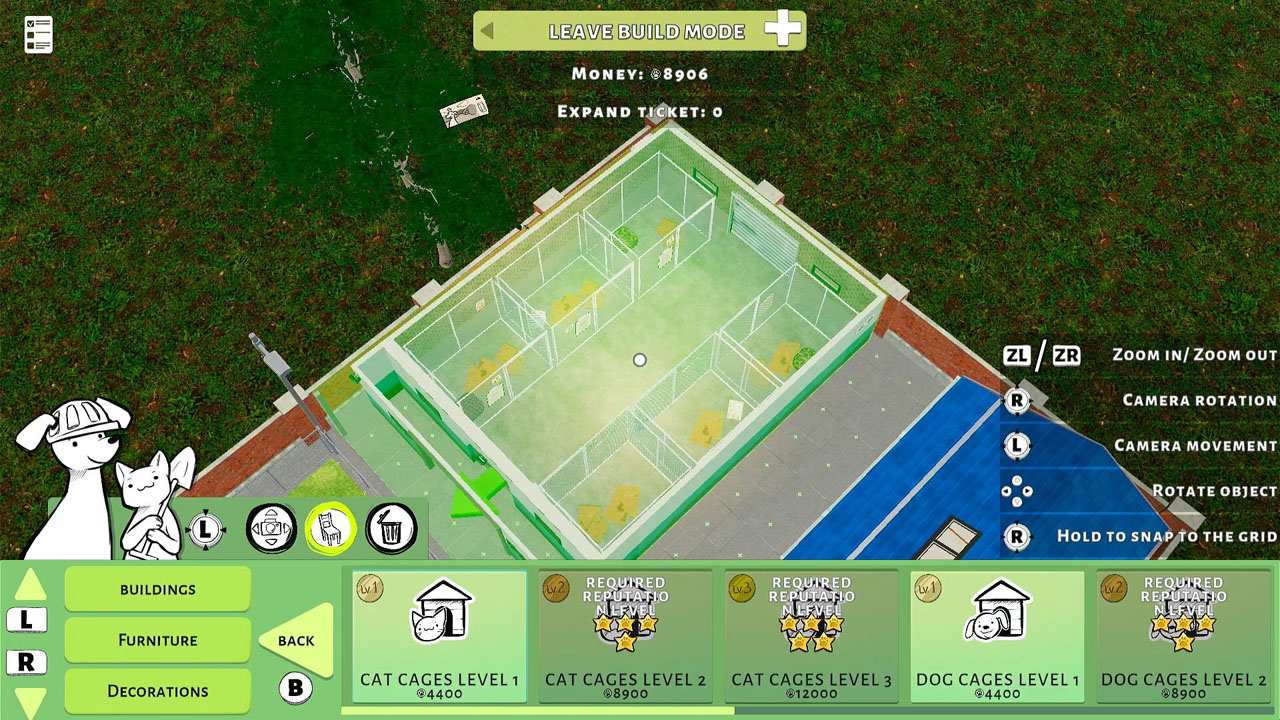
Task: Select the camera movement pad icon
Action: coord(270,528)
